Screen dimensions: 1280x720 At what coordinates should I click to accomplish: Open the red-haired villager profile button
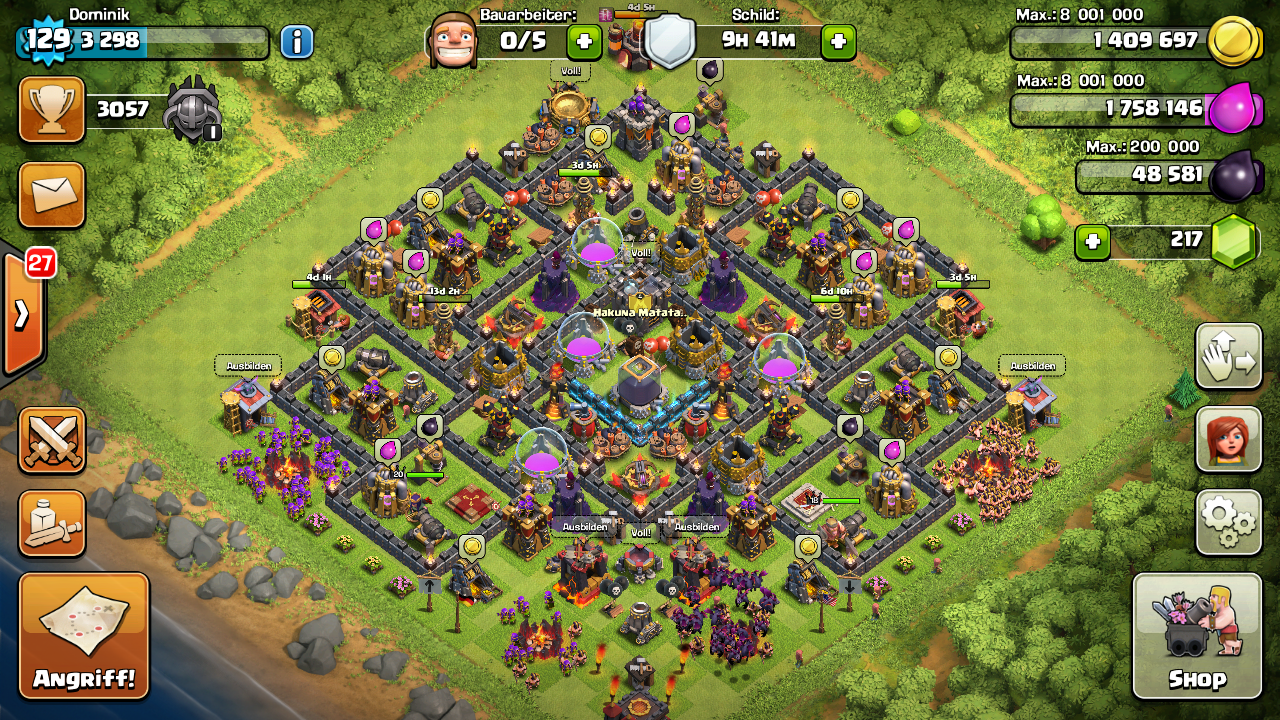click(x=1228, y=439)
